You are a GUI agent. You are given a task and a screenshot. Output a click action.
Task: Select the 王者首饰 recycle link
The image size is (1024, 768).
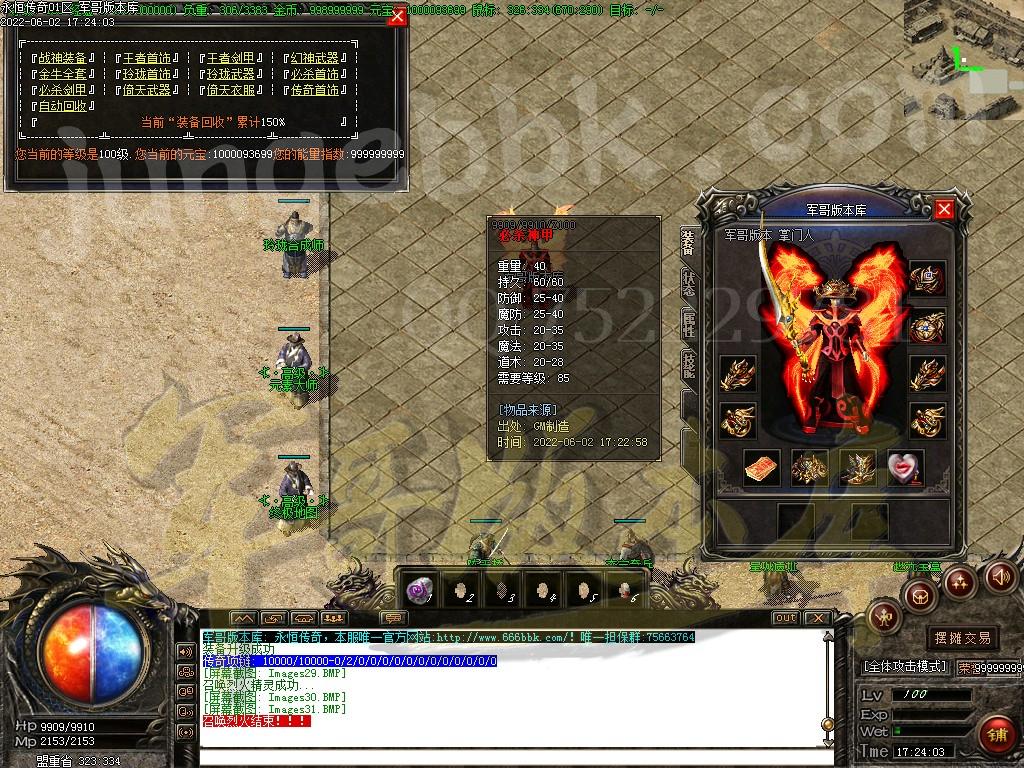148,58
